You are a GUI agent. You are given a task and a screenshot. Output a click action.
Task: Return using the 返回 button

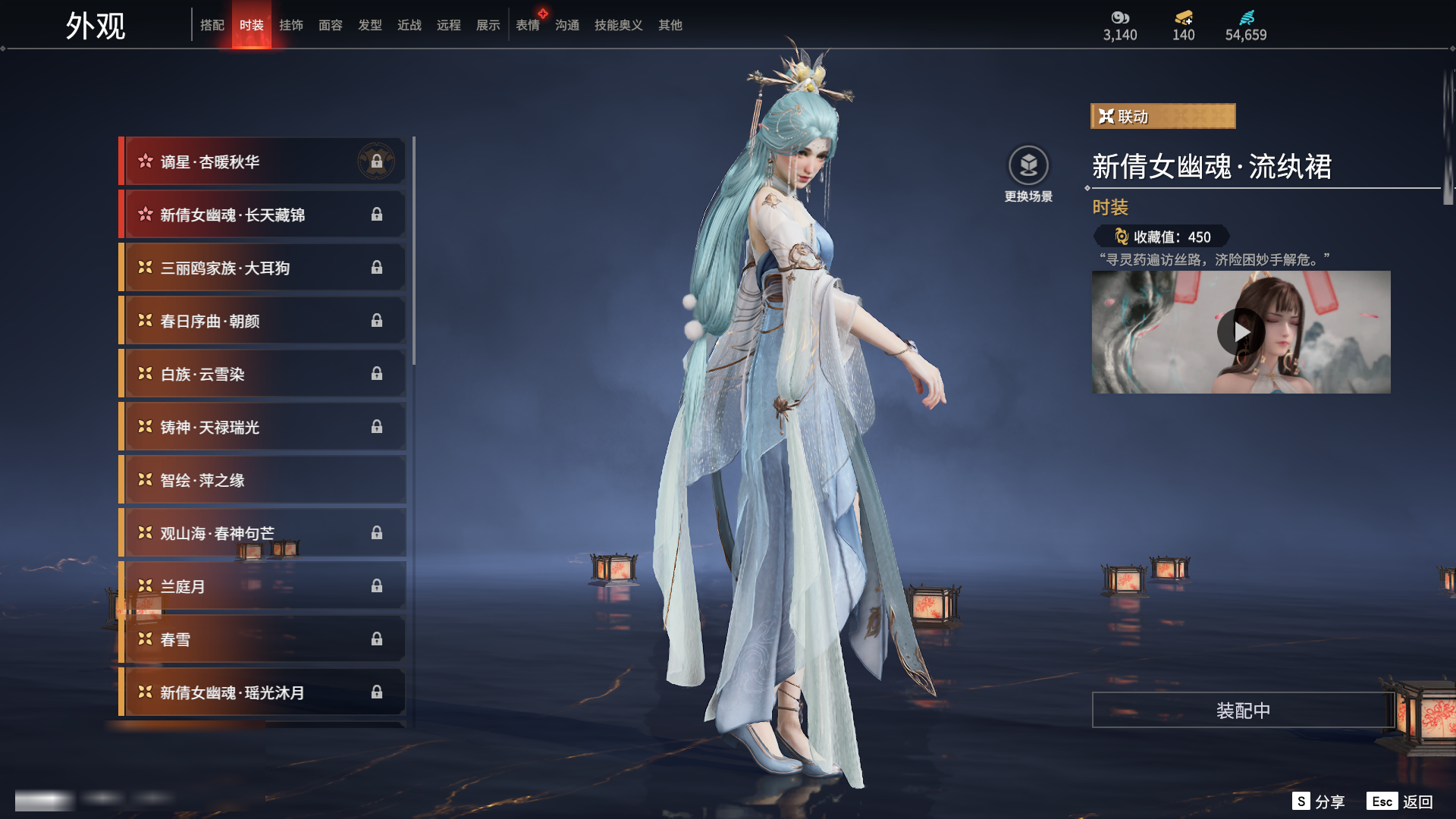(1401, 802)
